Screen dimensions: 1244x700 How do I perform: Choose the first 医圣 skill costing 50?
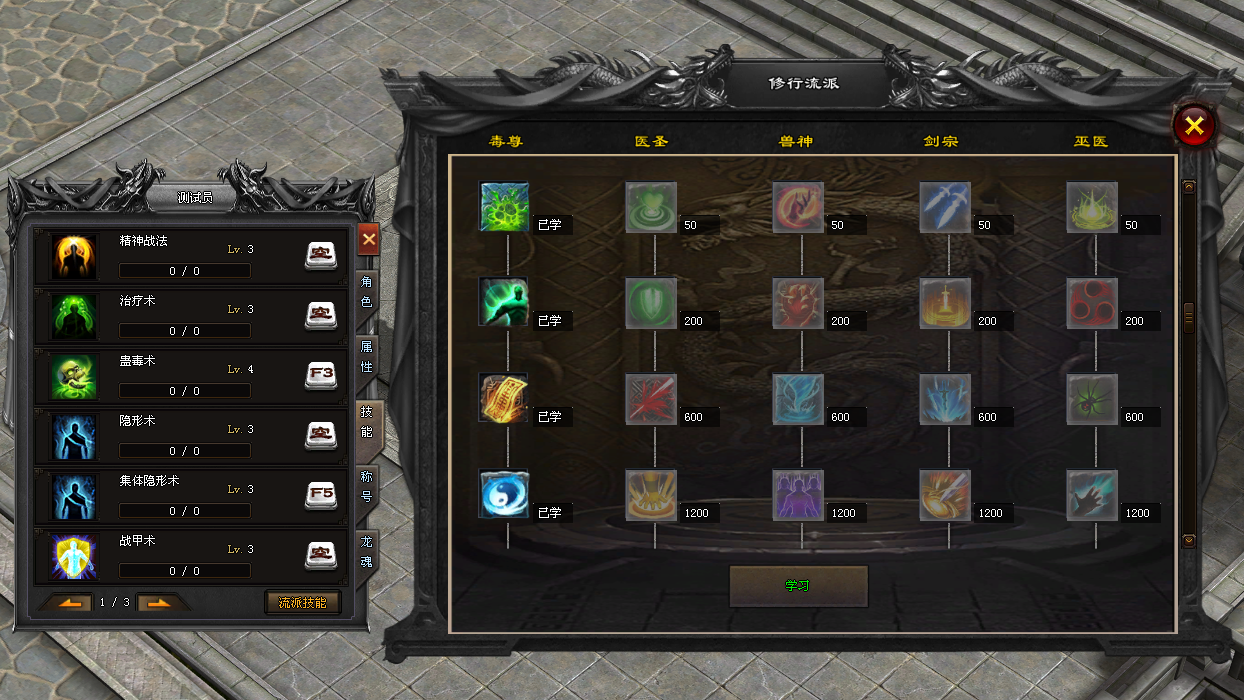point(651,207)
